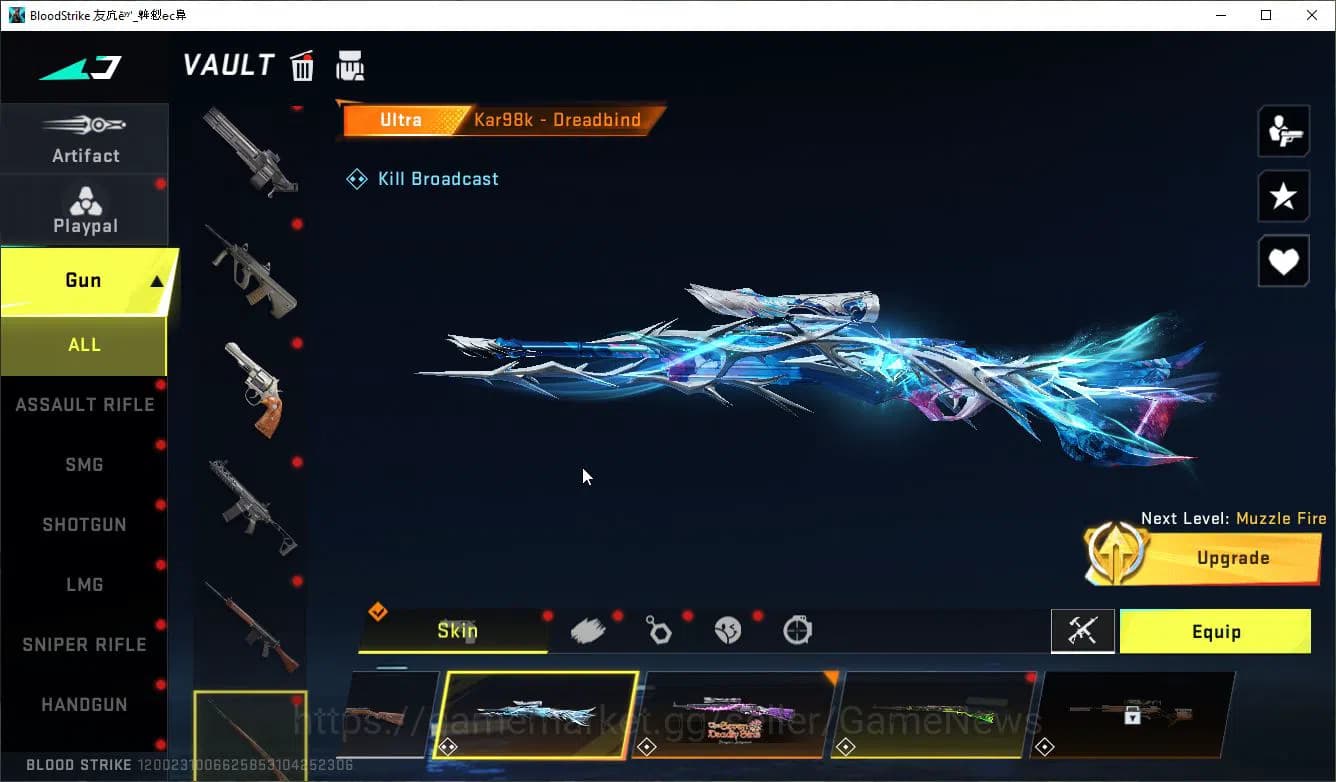Open the reticle scope attachment icon
Viewport: 1336px width, 782px height.
pyautogui.click(x=796, y=630)
